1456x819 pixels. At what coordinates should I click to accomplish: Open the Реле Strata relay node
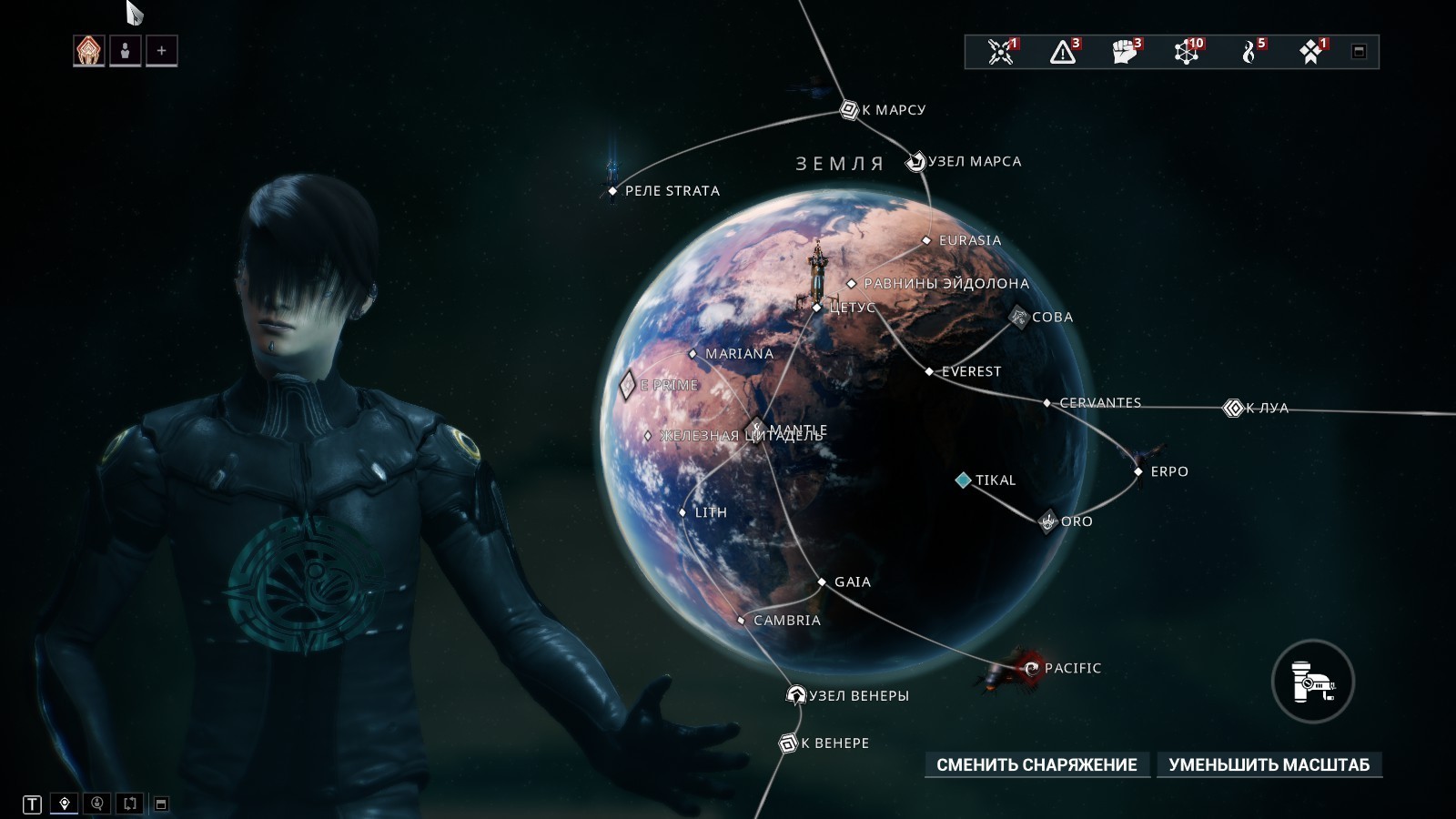tap(613, 191)
